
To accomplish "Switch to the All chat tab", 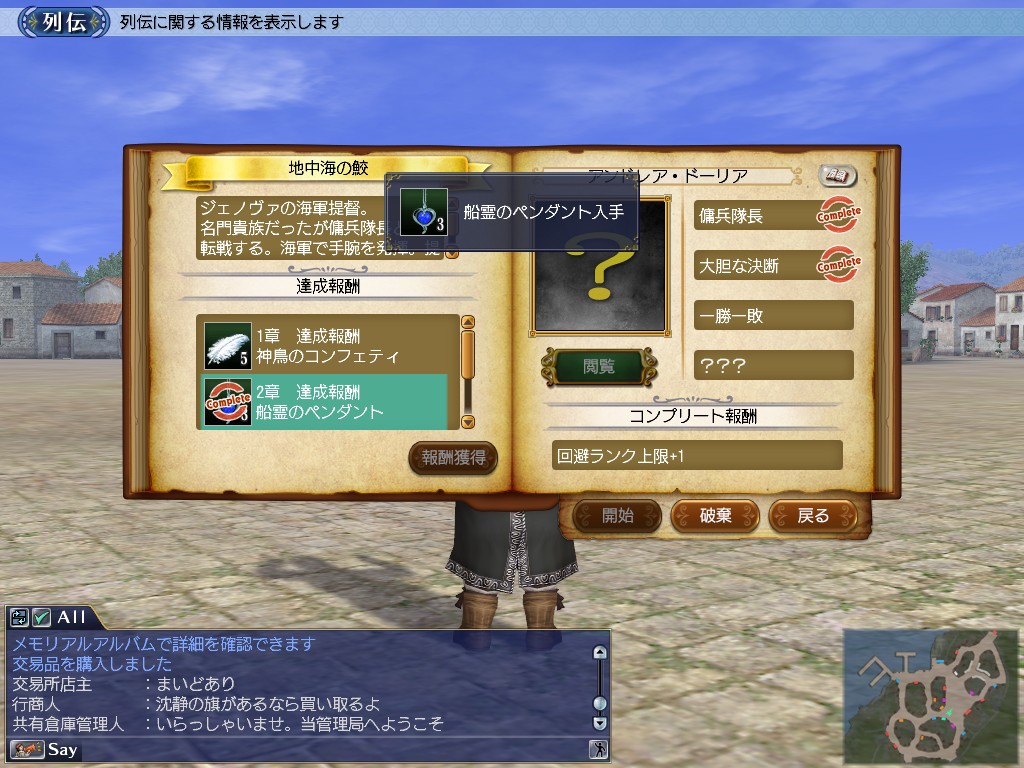I will pos(70,617).
